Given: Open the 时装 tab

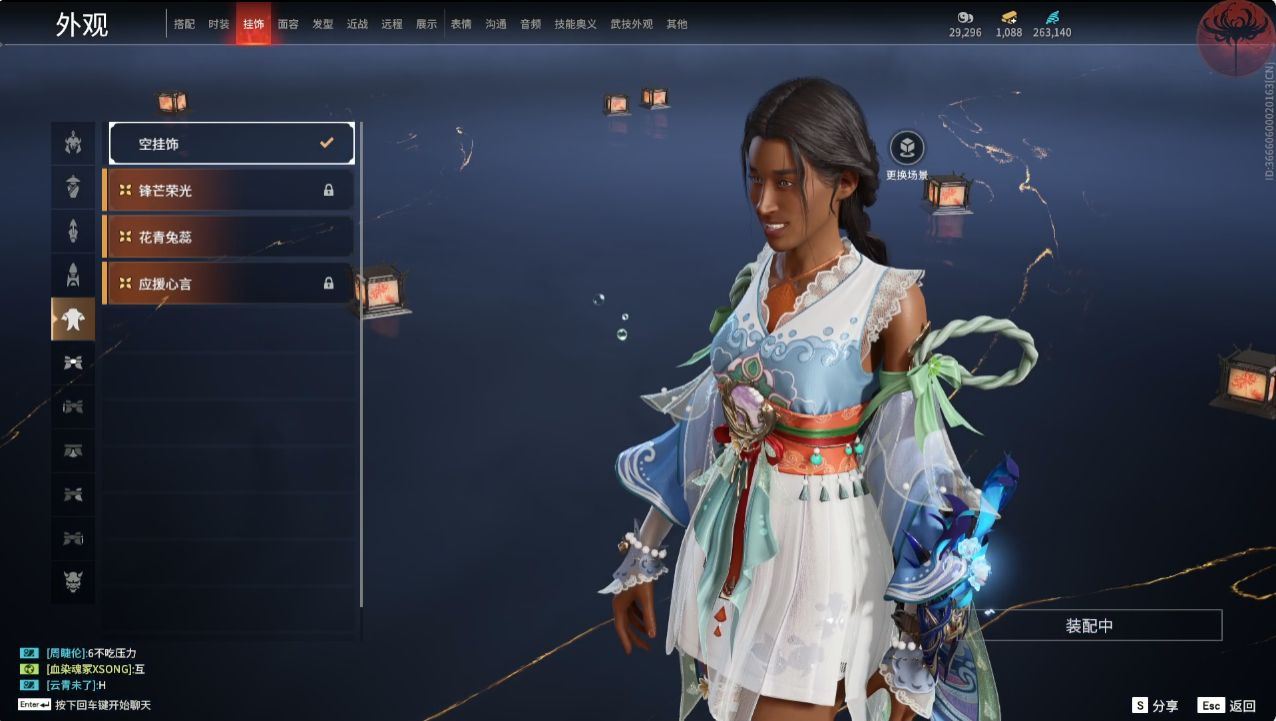Looking at the screenshot, I should click(219, 24).
